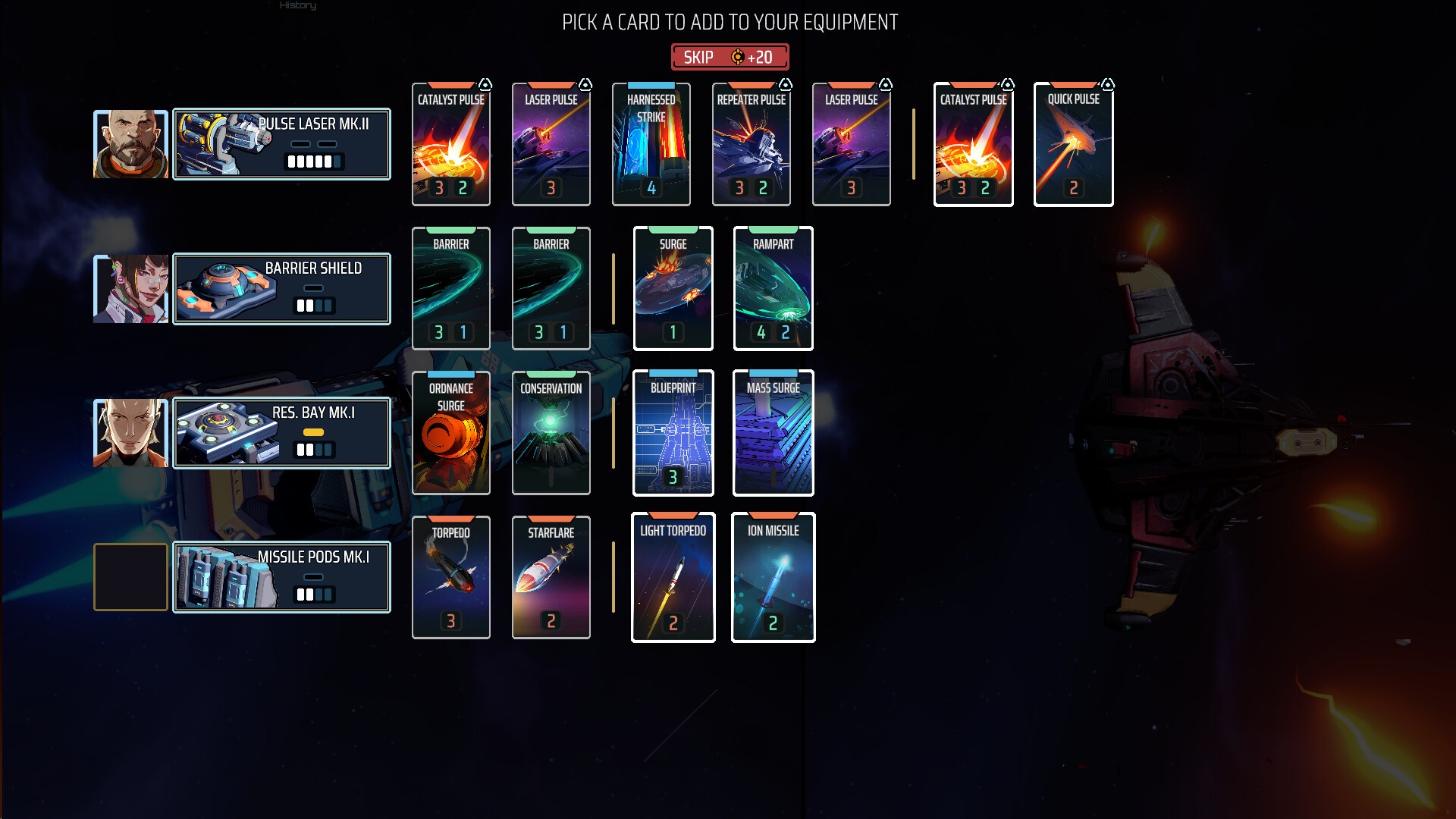Image resolution: width=1456 pixels, height=819 pixels.
Task: Click the Barrier Shield equipment panel
Action: 281,289
